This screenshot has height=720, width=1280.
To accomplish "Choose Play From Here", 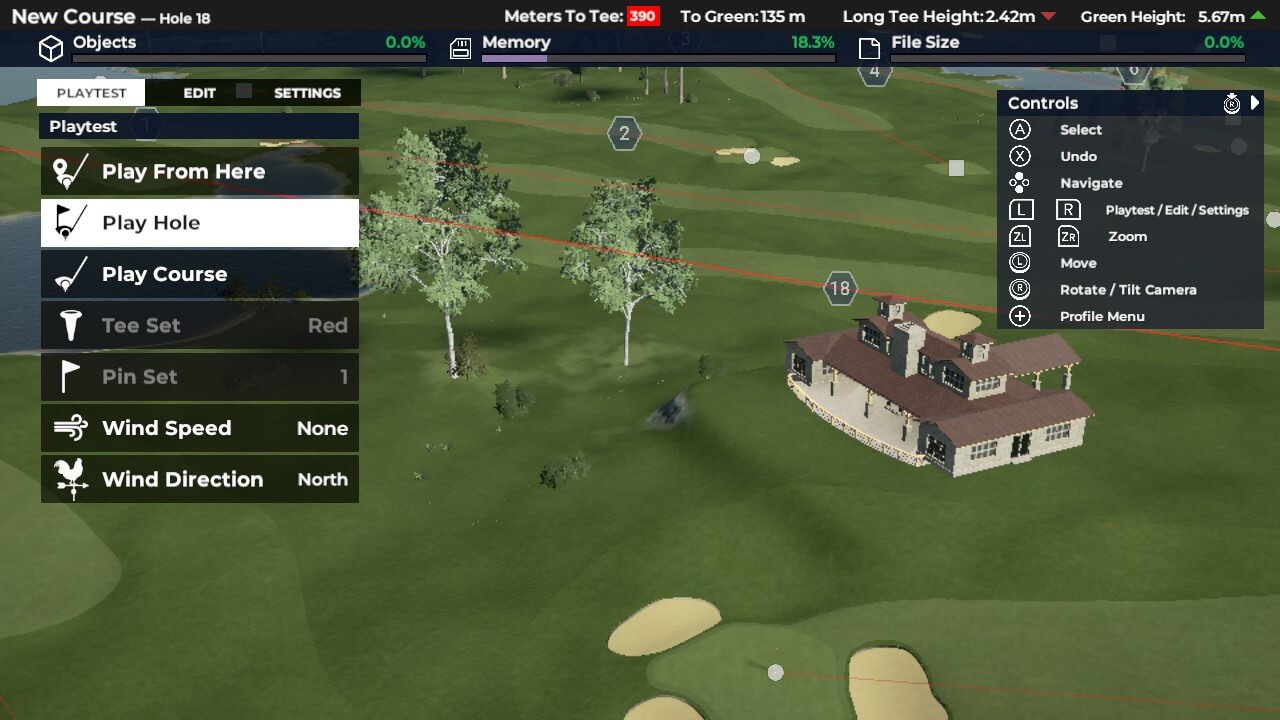I will (x=200, y=172).
